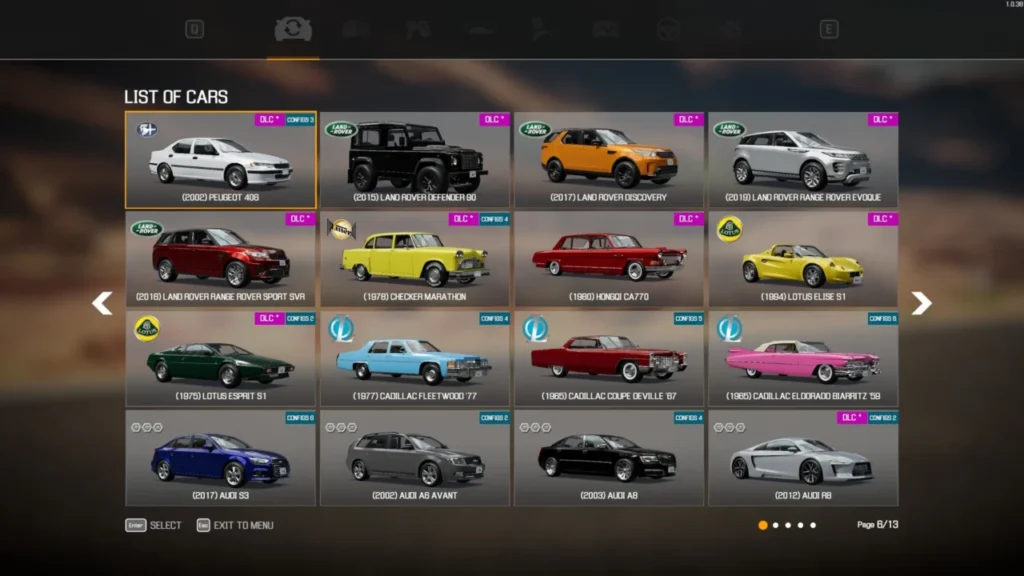Screen dimensions: 1024x576
Task: Go to the previous page of cars
Action: pyautogui.click(x=102, y=303)
